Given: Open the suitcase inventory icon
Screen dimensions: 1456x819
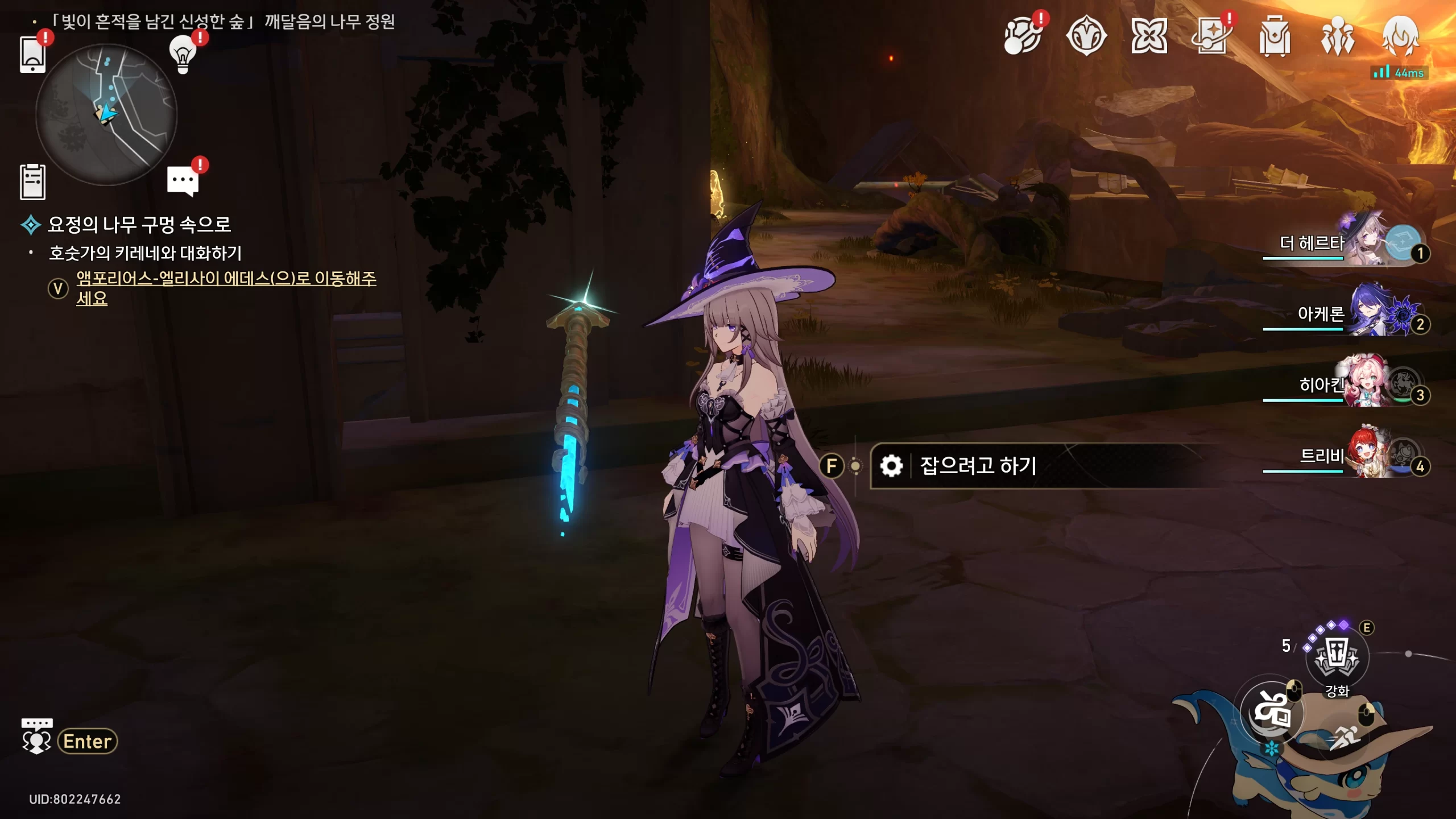Looking at the screenshot, I should coord(1275,36).
